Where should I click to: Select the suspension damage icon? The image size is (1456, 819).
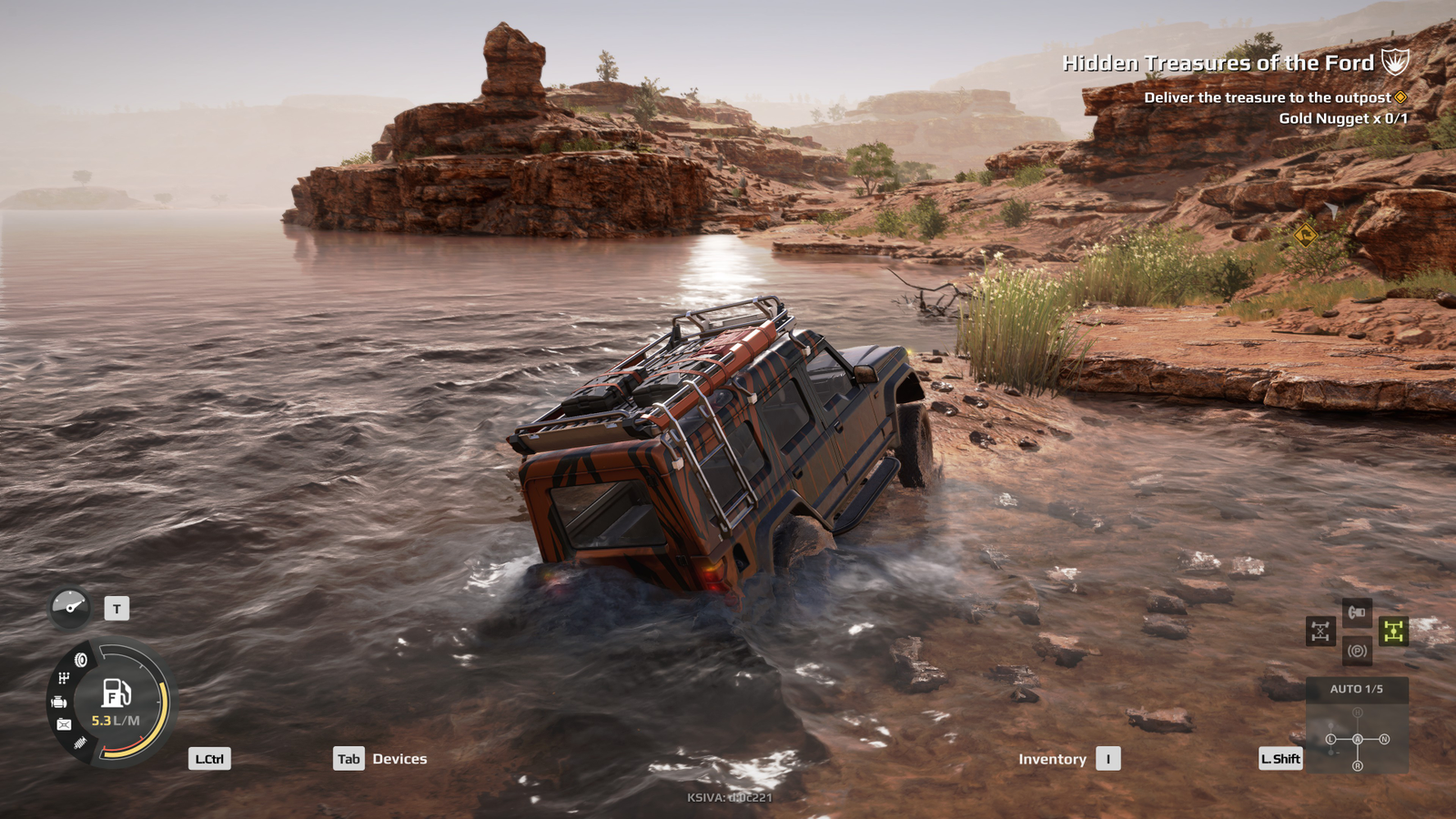pos(80,743)
